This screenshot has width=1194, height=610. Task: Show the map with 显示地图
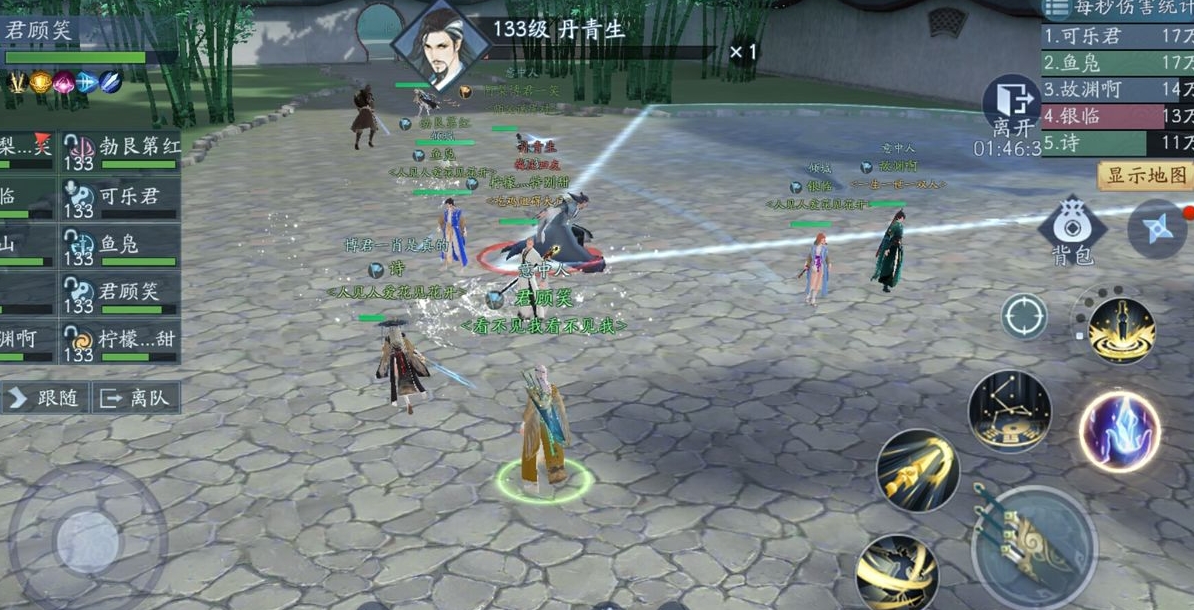[1145, 176]
